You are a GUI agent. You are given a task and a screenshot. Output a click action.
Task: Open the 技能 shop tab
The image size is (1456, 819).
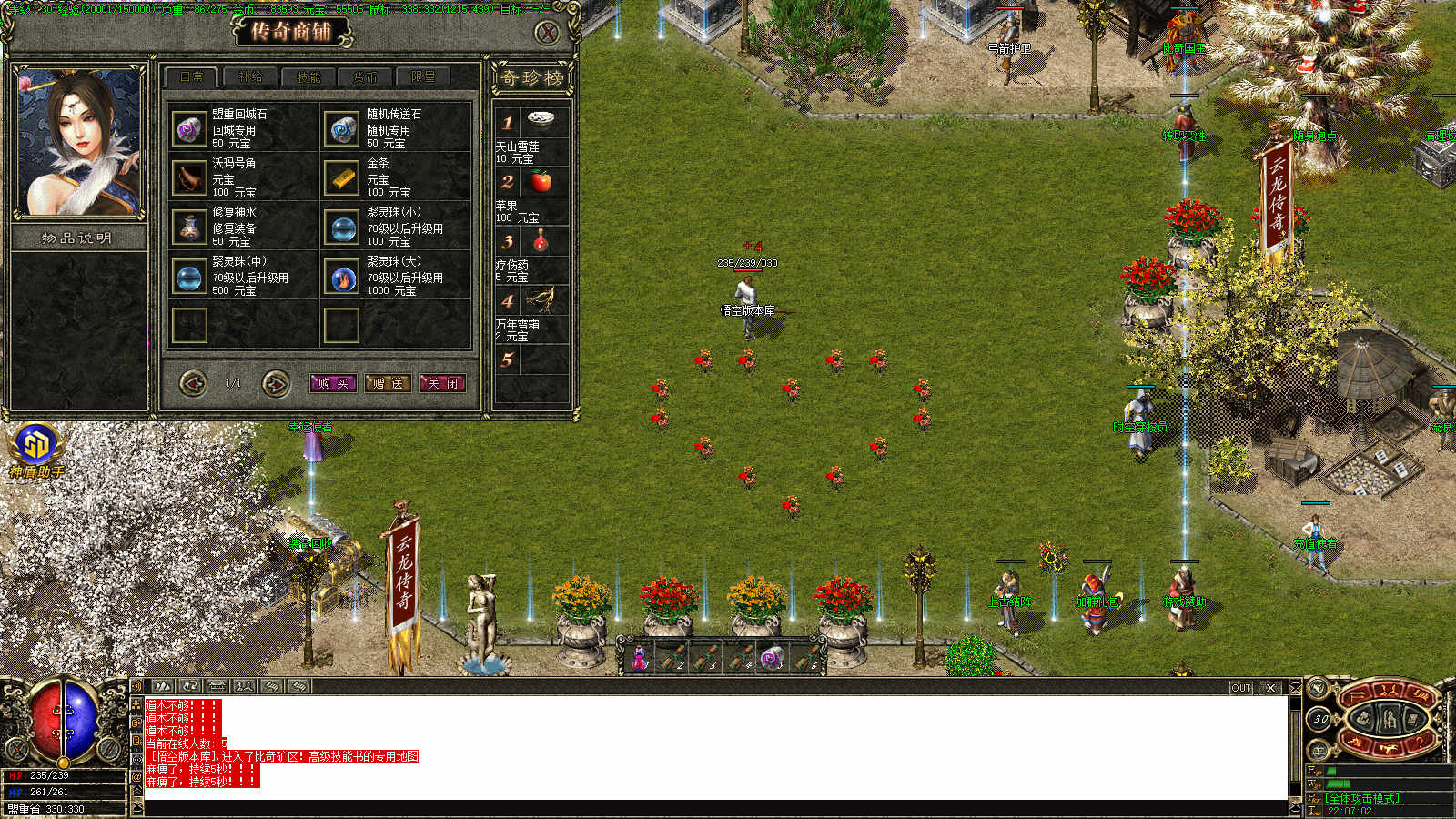(308, 77)
